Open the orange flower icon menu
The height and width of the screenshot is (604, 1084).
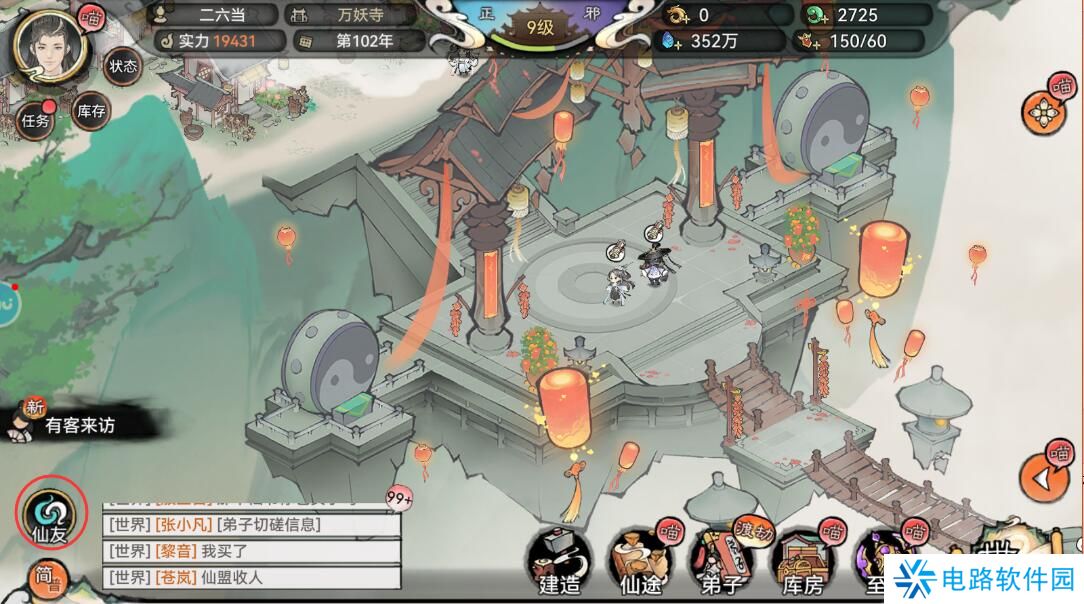[x=1045, y=112]
